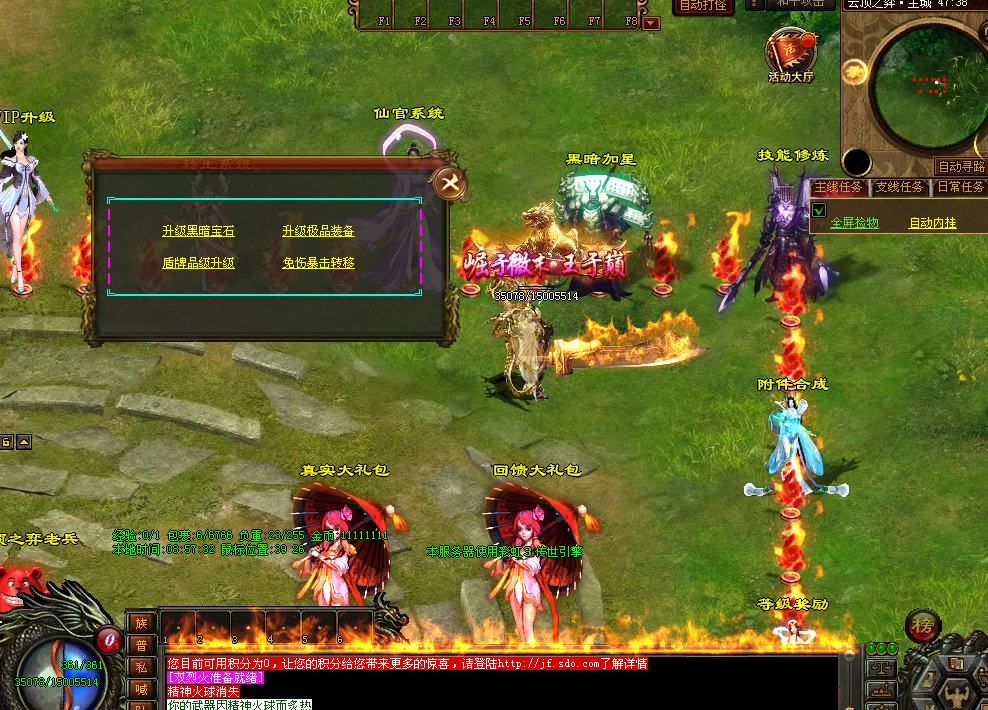The height and width of the screenshot is (710, 988).
Task: Choose 升级黑暗宝石 option
Action: coord(198,231)
